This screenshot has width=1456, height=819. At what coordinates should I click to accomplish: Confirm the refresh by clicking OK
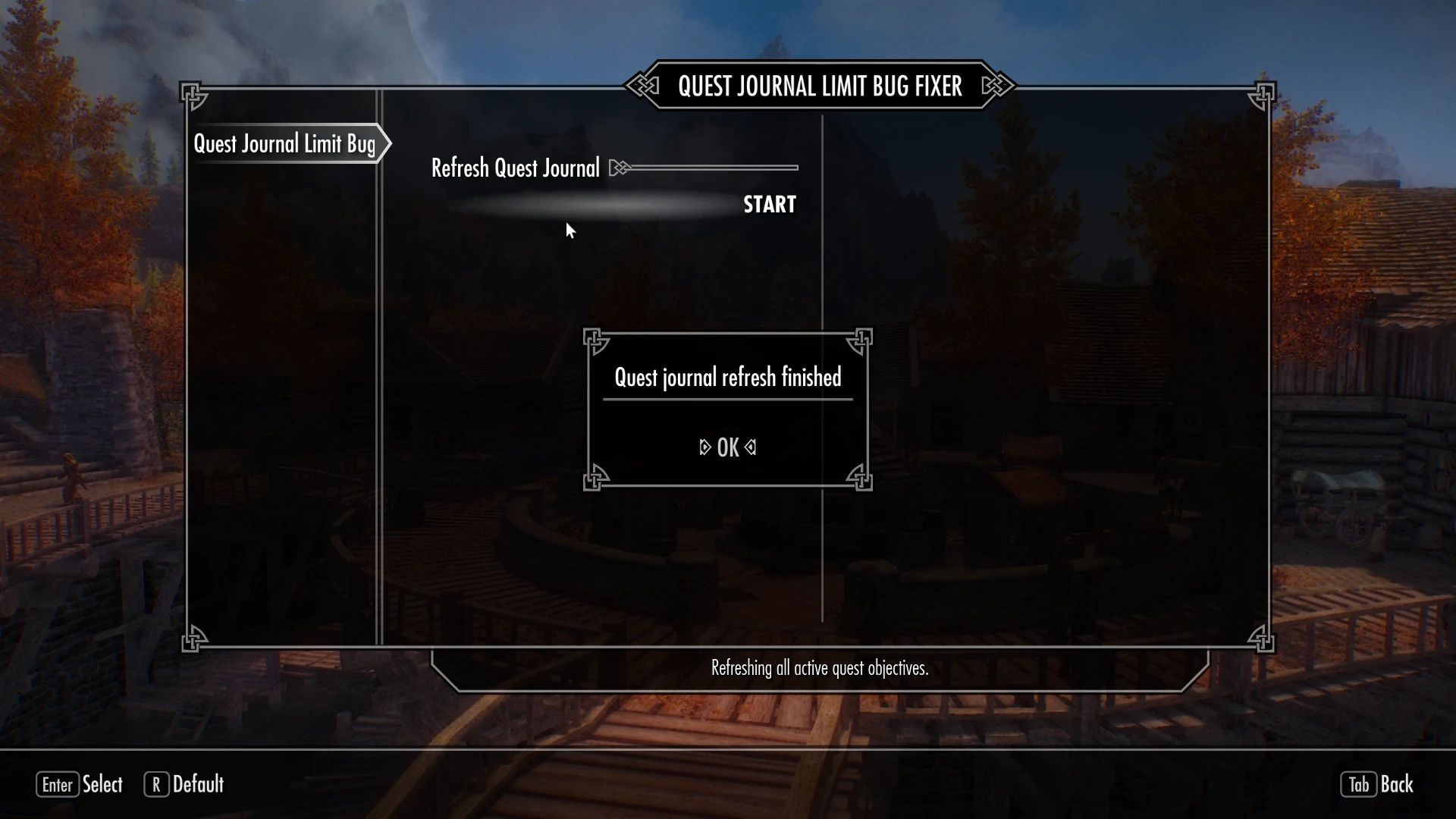[727, 447]
